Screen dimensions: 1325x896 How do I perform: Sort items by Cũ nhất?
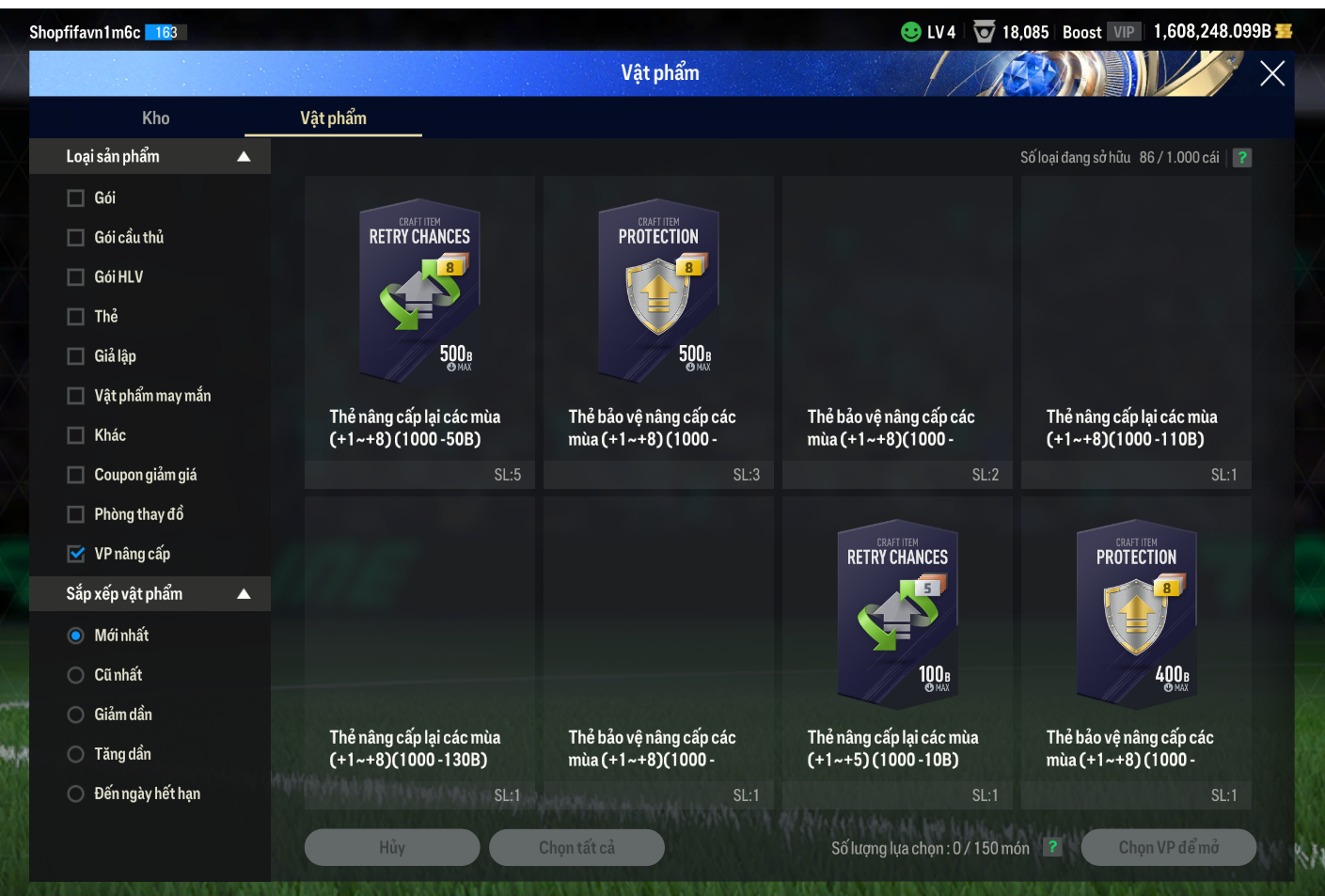(76, 675)
